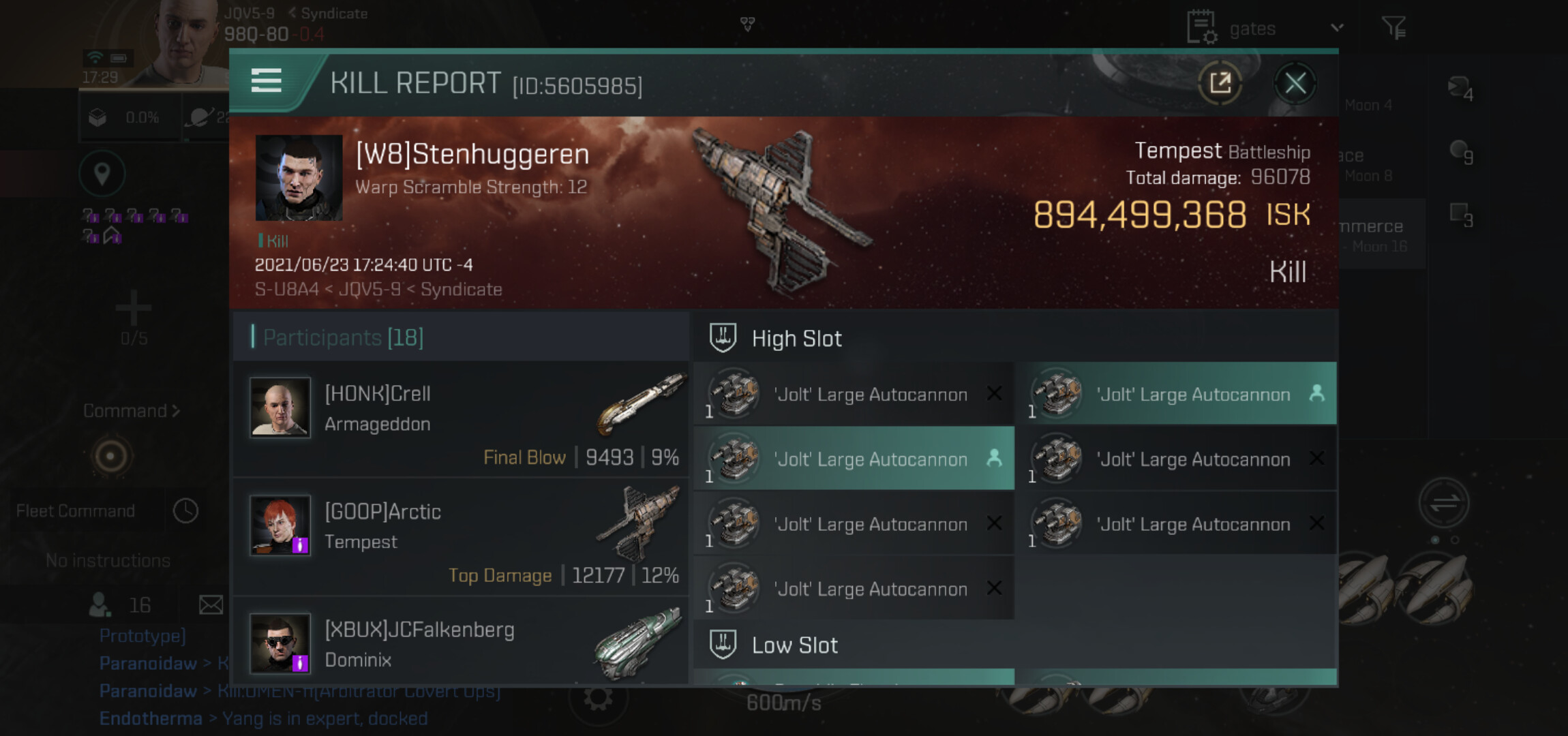Open the Participants list header
The image size is (1568, 736).
click(344, 337)
